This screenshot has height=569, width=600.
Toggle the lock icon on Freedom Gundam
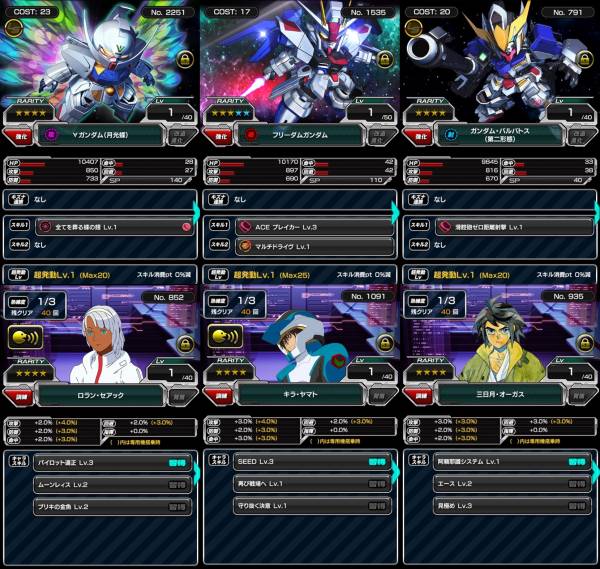tap(383, 60)
